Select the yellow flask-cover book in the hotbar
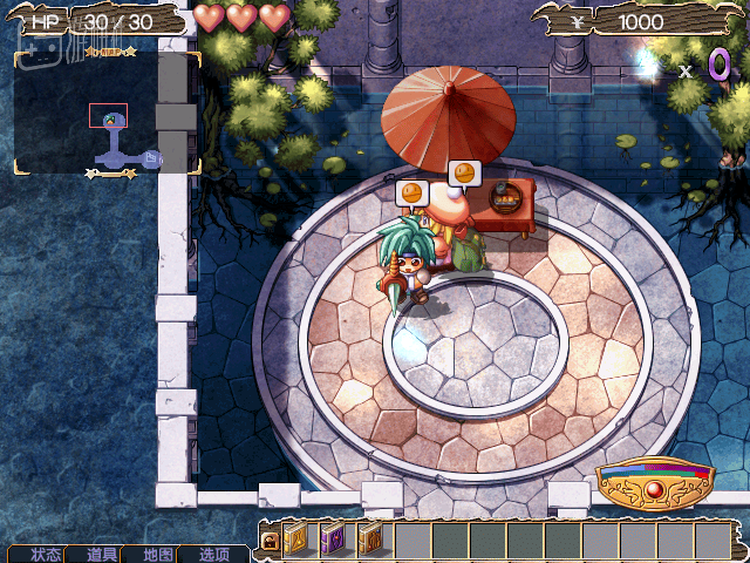Image resolution: width=750 pixels, height=563 pixels. pos(296,540)
